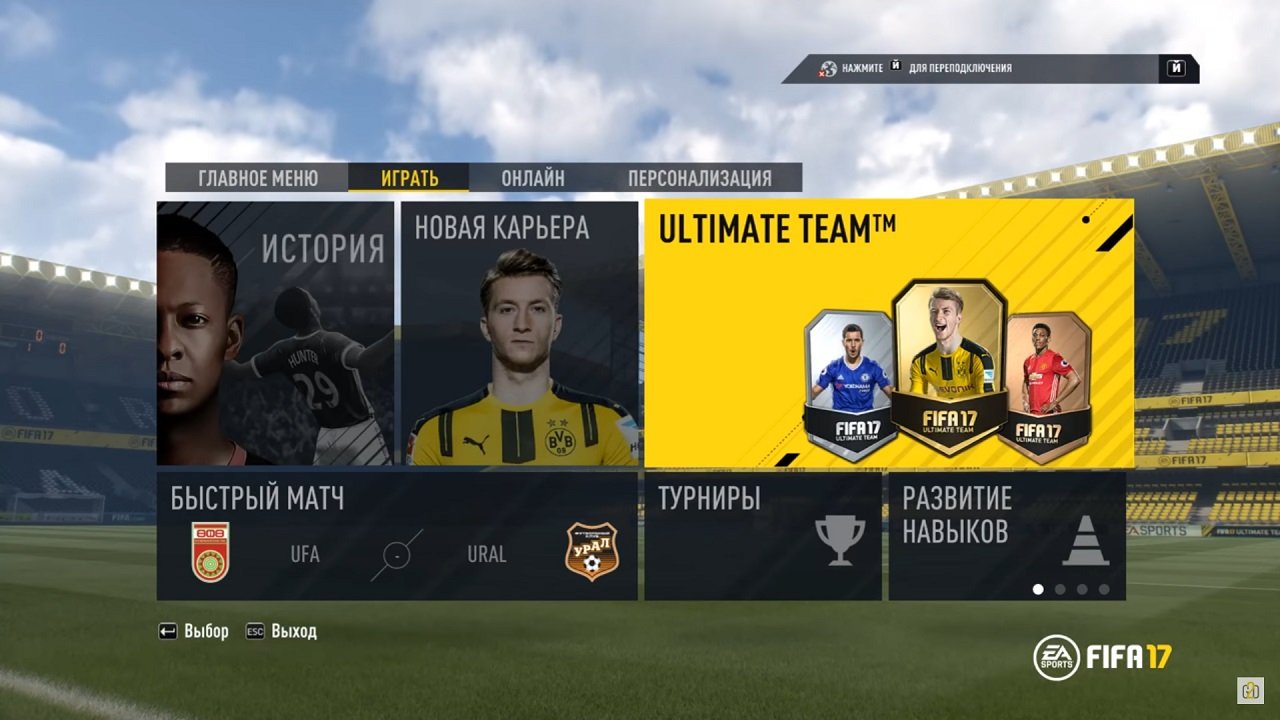Switch to the ГЛАВНОЕ МЕНЮ tab

[x=259, y=177]
